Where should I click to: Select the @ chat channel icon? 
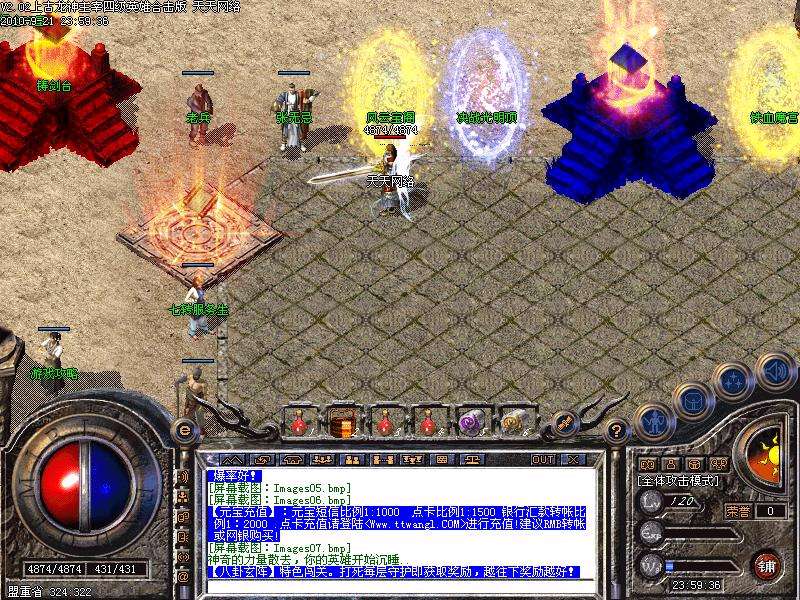[184, 577]
